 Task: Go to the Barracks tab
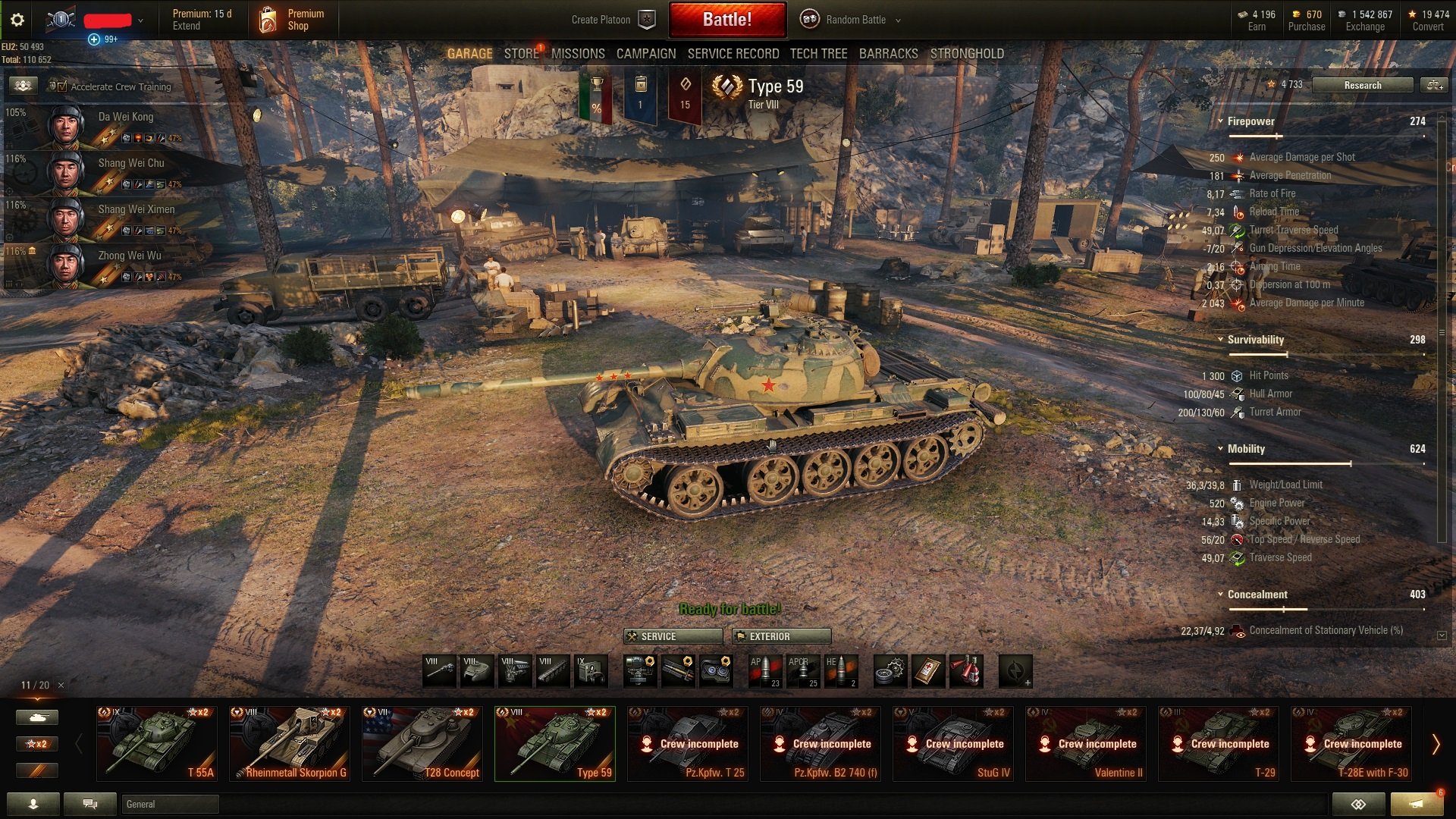[888, 54]
